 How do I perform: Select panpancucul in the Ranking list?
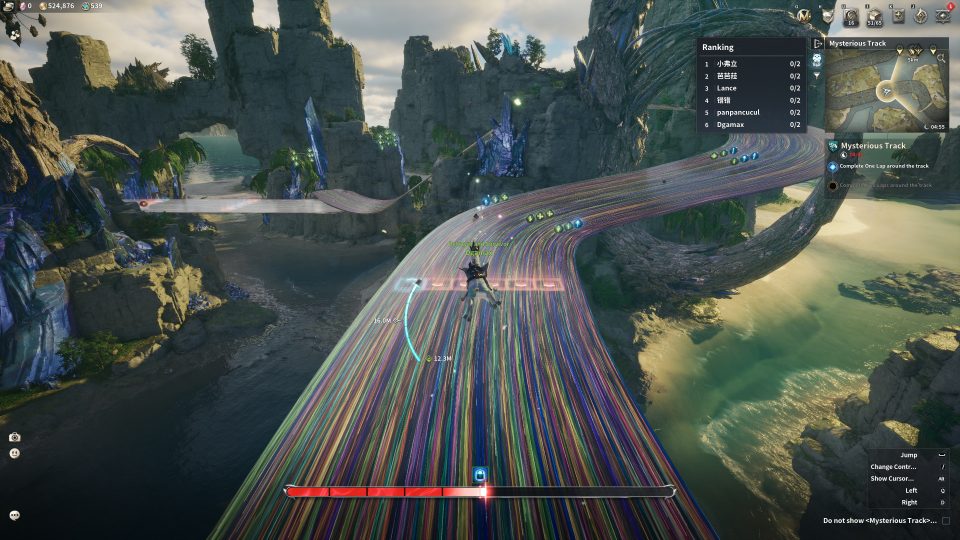point(738,112)
